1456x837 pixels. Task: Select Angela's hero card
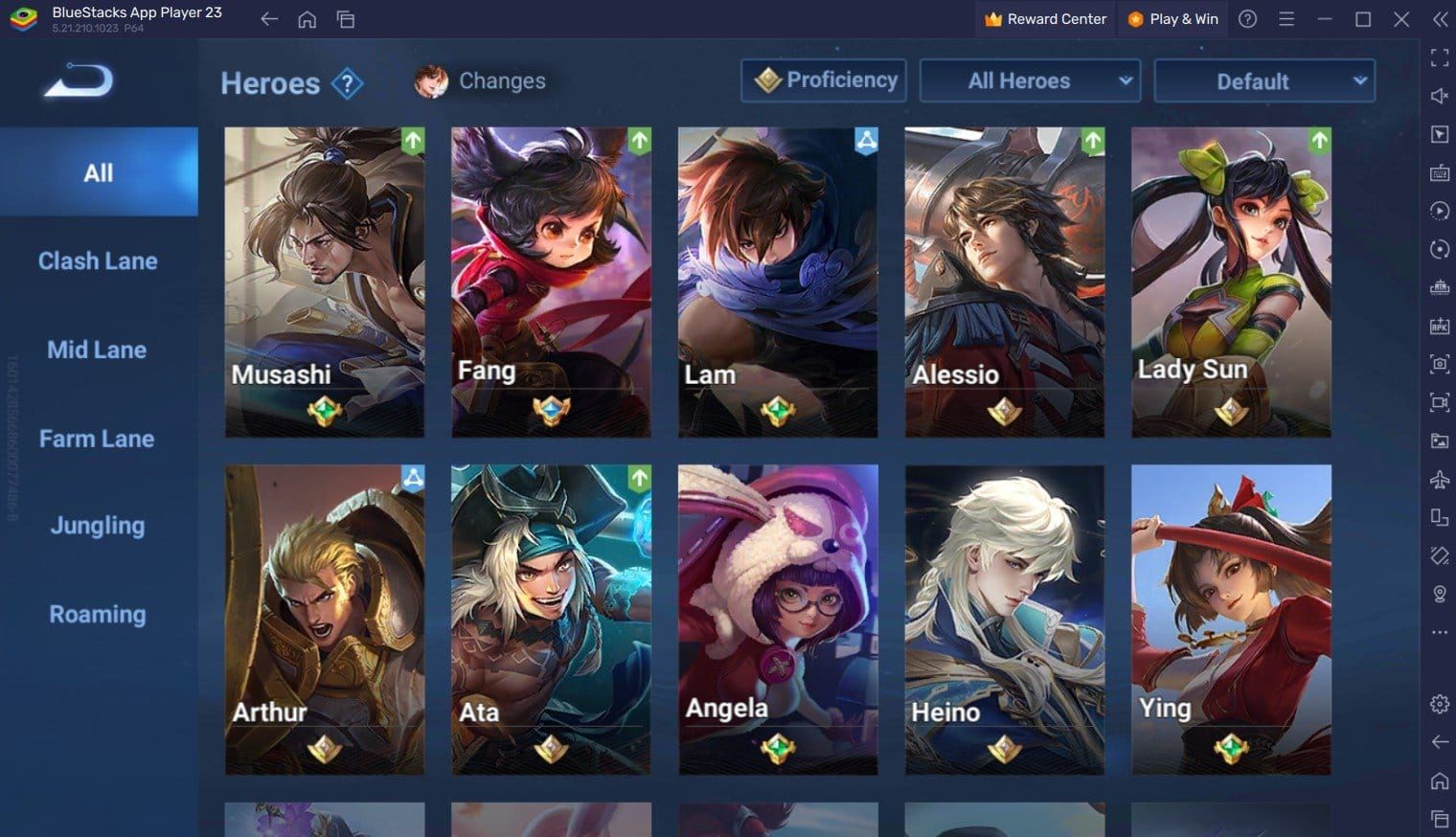tap(777, 619)
